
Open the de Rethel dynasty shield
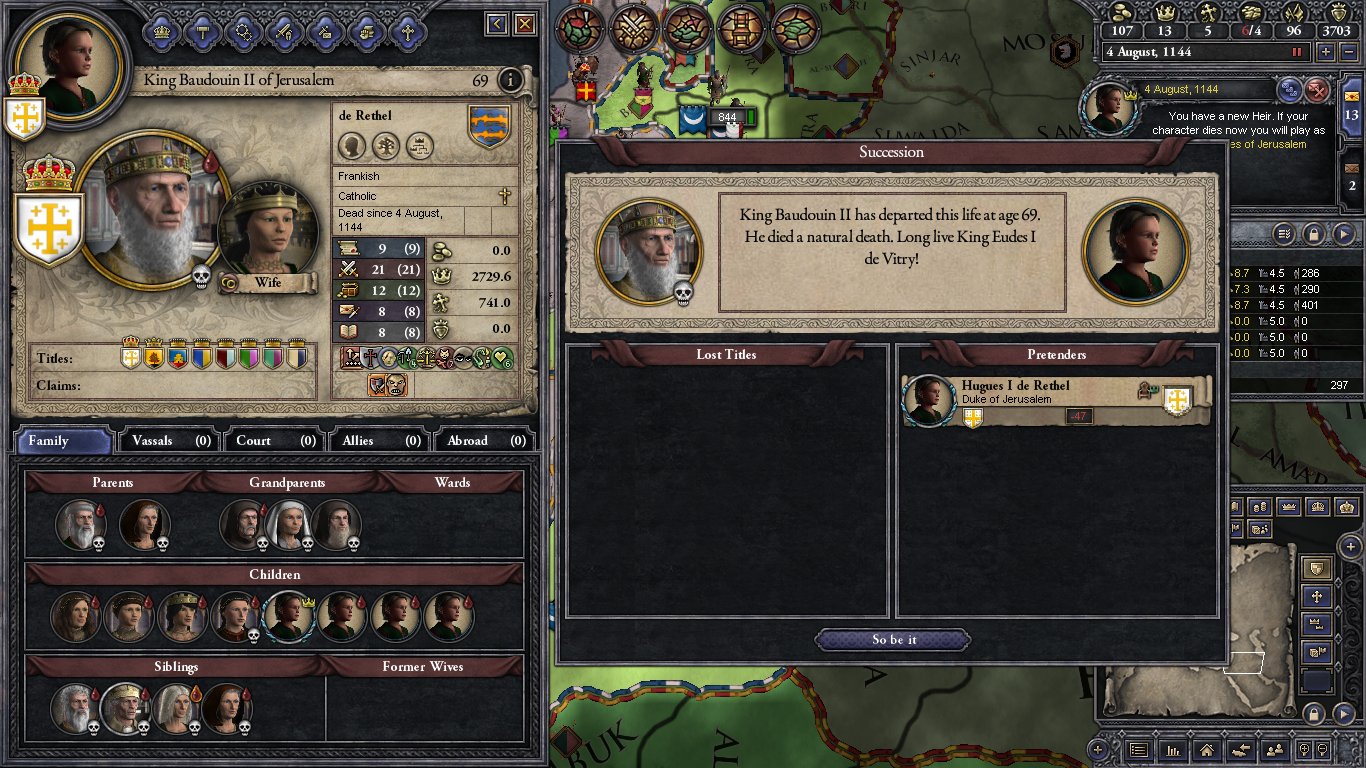pos(489,127)
